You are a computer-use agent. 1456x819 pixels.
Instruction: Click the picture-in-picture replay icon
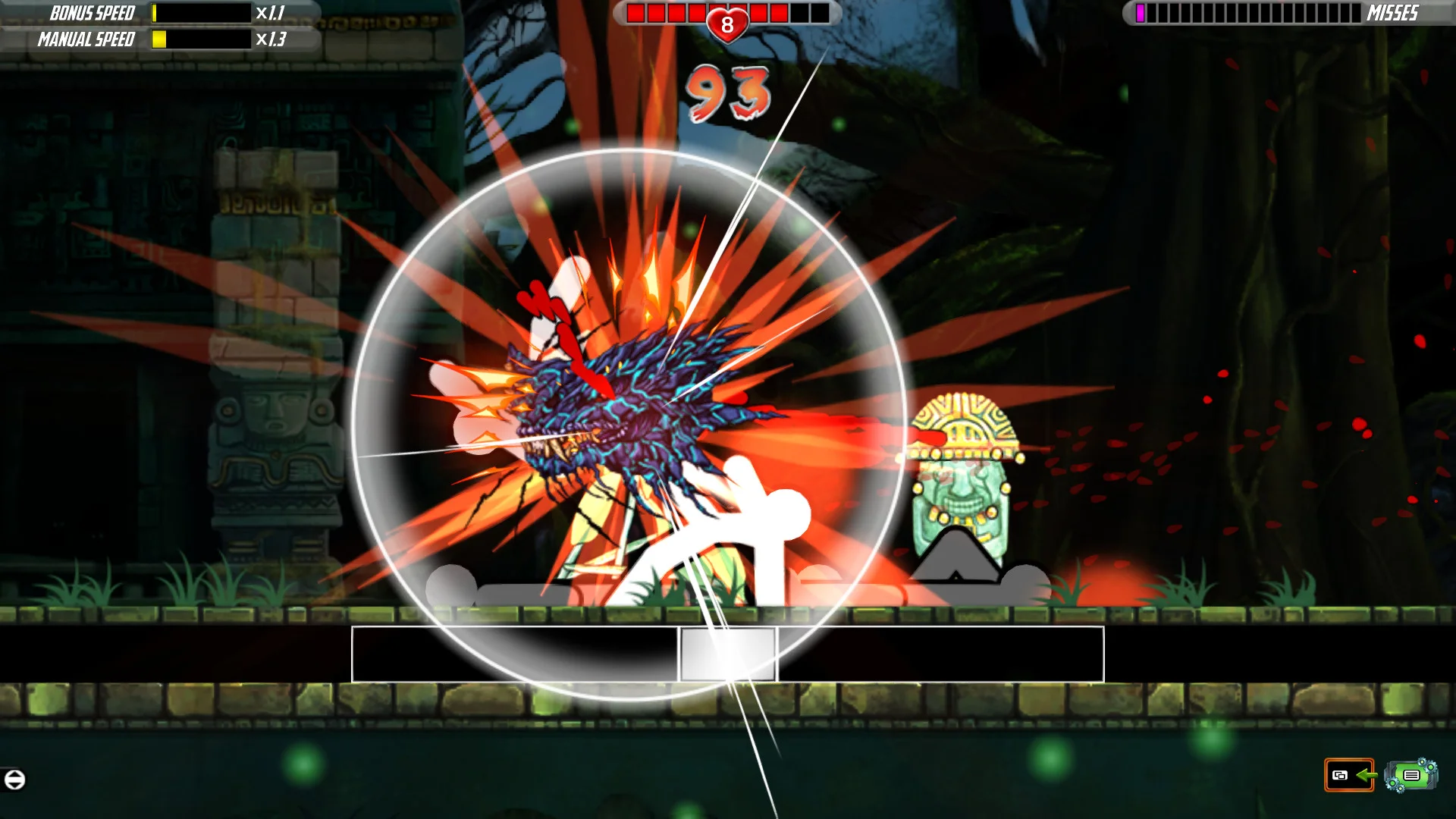coord(1338,775)
